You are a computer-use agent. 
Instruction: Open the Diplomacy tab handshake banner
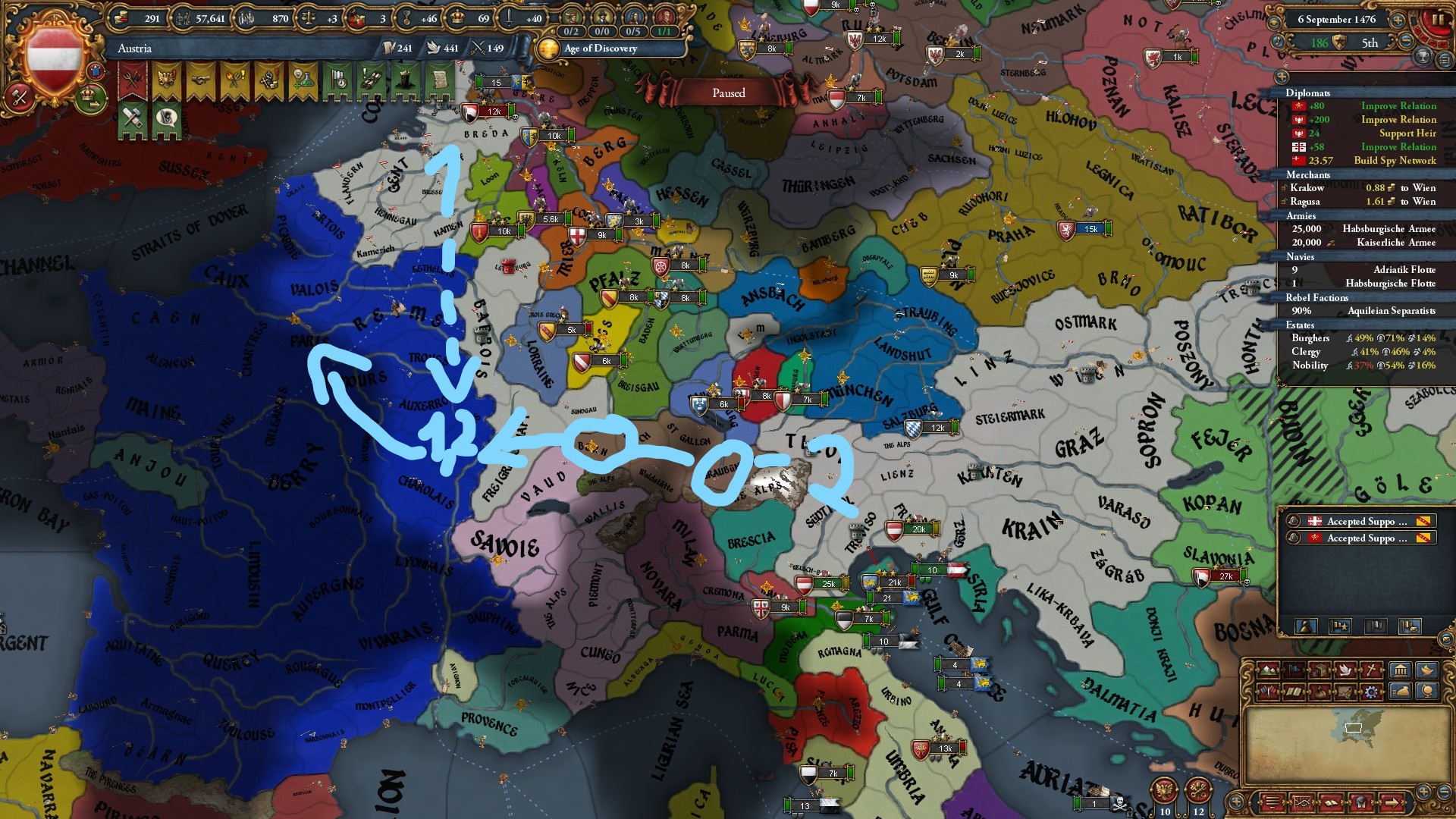[199, 78]
